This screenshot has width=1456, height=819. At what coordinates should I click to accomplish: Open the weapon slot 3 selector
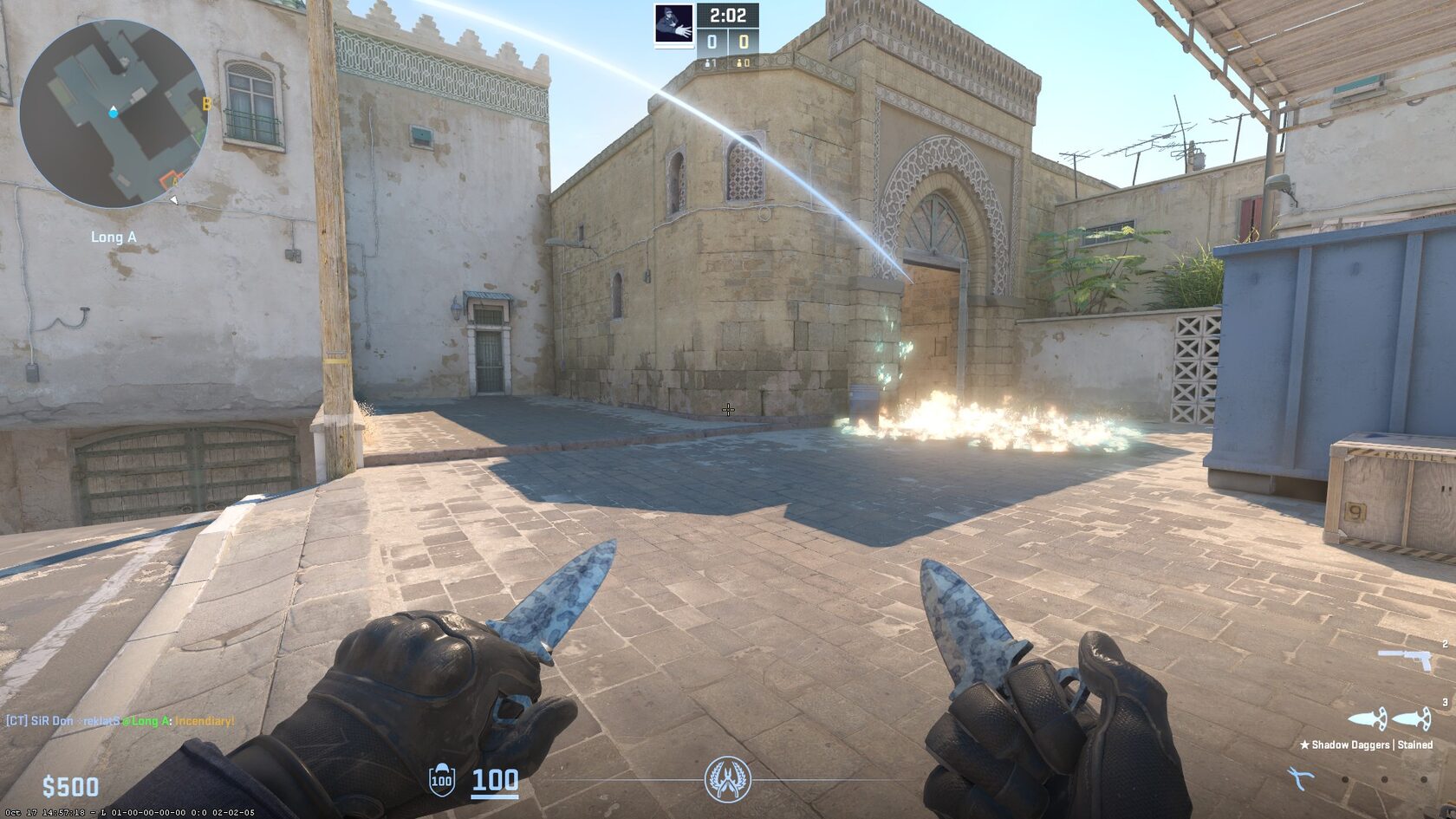[1445, 702]
